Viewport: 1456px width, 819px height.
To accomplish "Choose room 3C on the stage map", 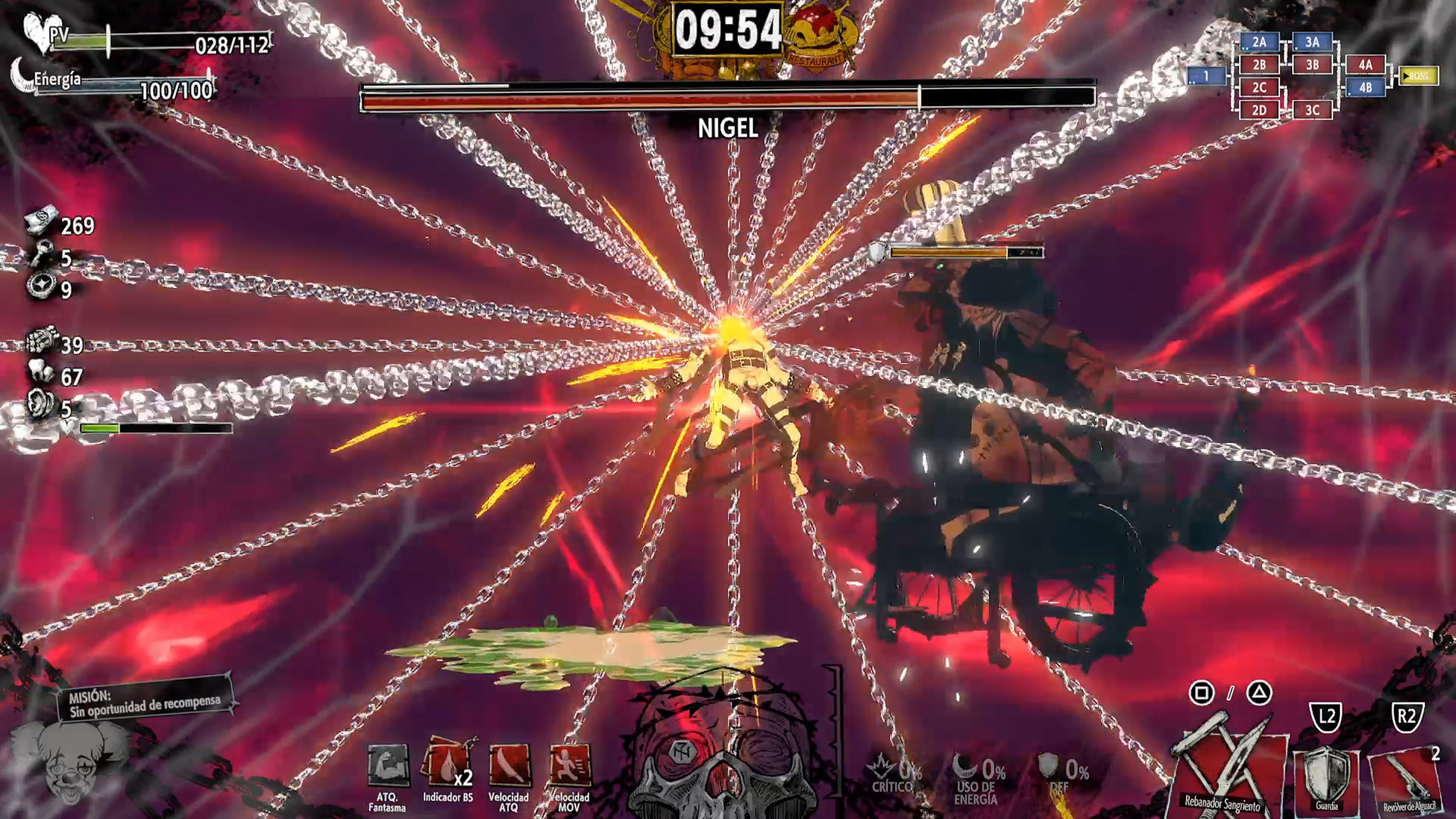I will (x=1312, y=110).
